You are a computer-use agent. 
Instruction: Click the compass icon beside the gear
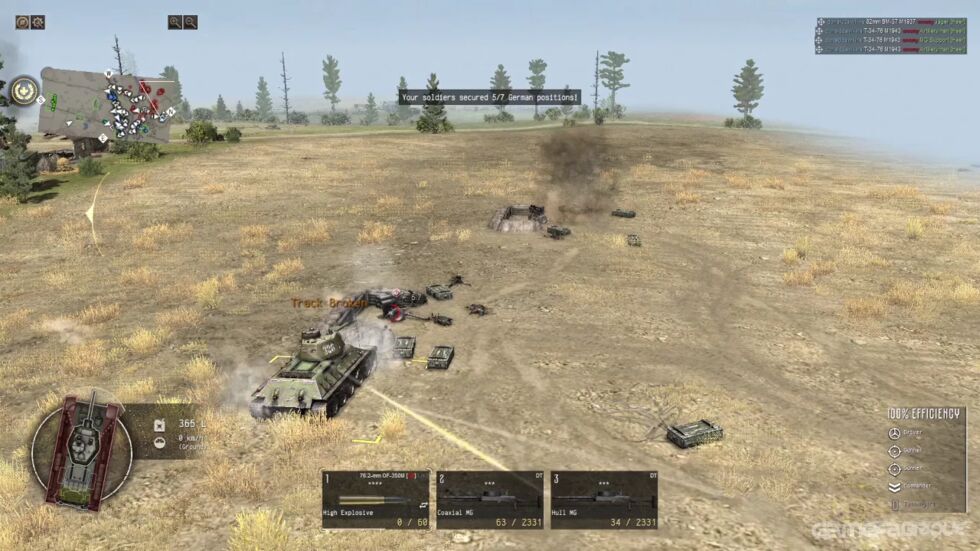[x=22, y=22]
